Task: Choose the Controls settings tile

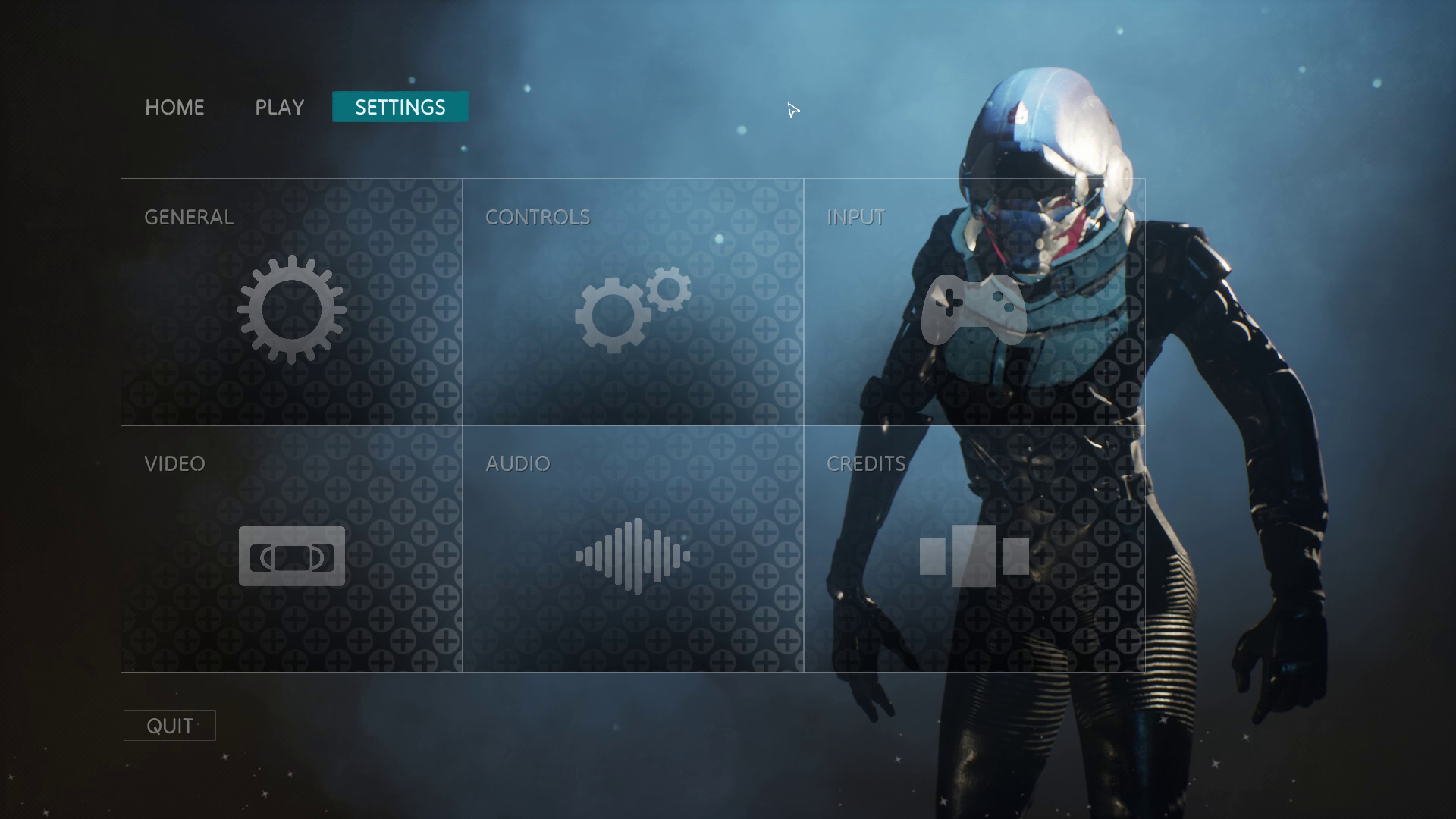Action: pyautogui.click(x=632, y=302)
